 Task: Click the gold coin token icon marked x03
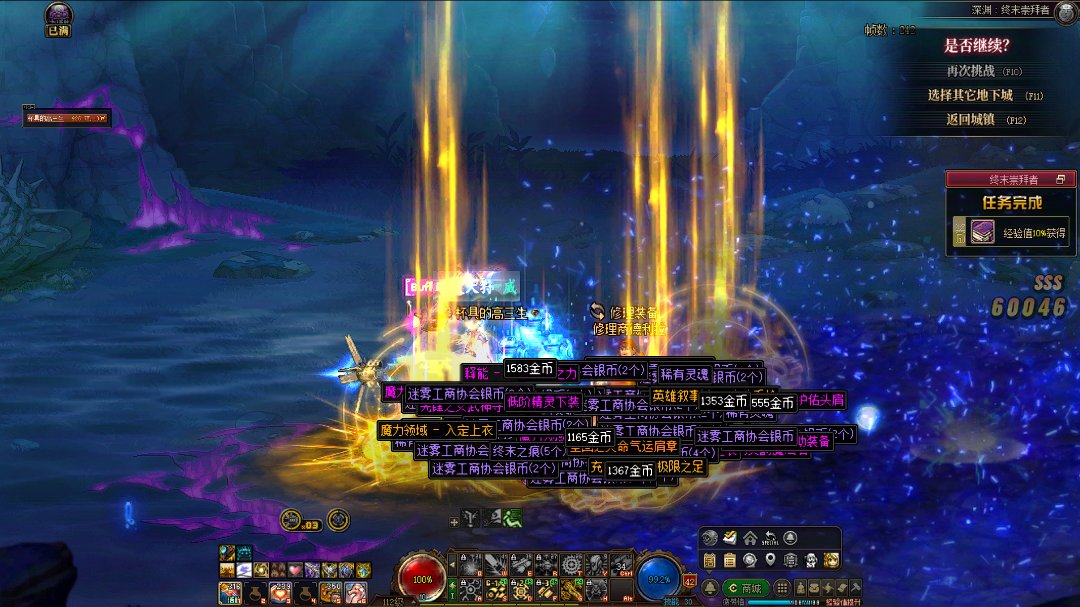coord(291,519)
